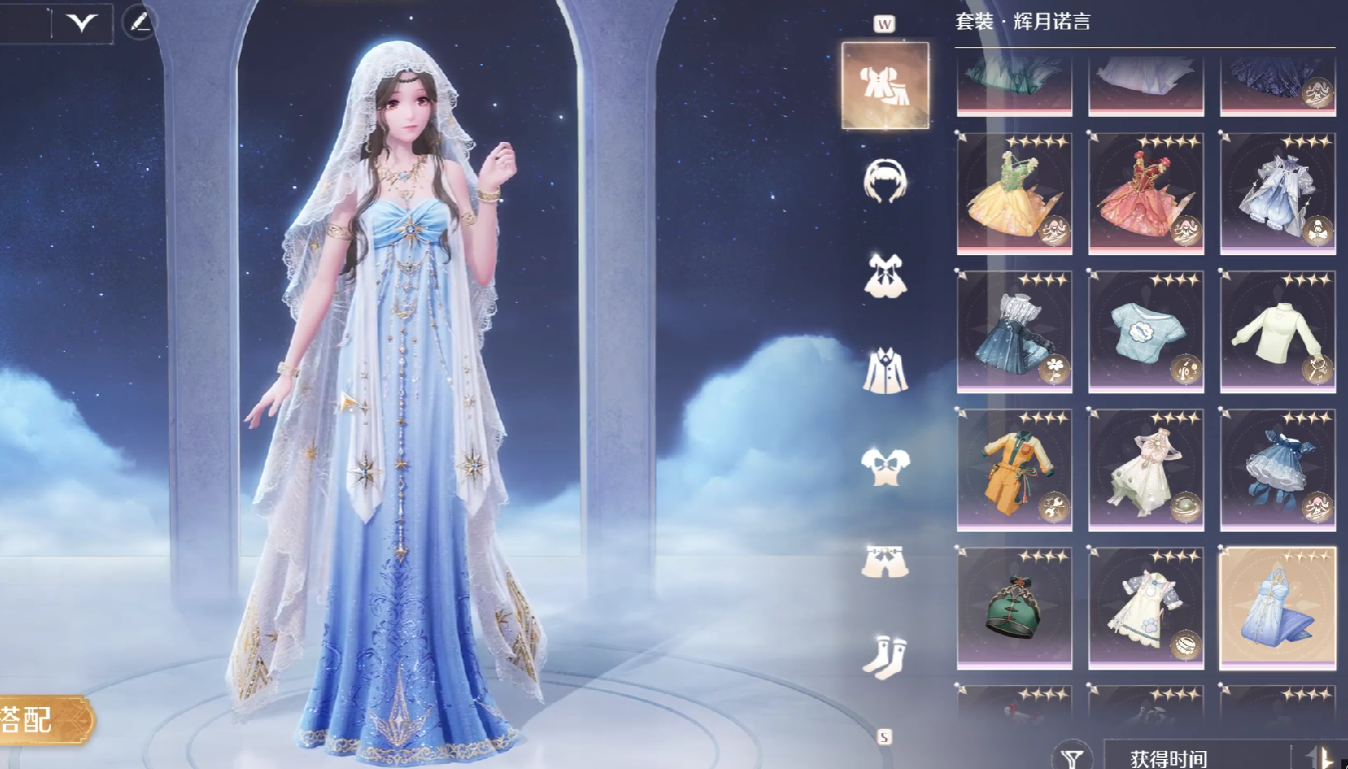Image resolution: width=1348 pixels, height=769 pixels.
Task: Switch to the coat category
Action: click(x=885, y=370)
